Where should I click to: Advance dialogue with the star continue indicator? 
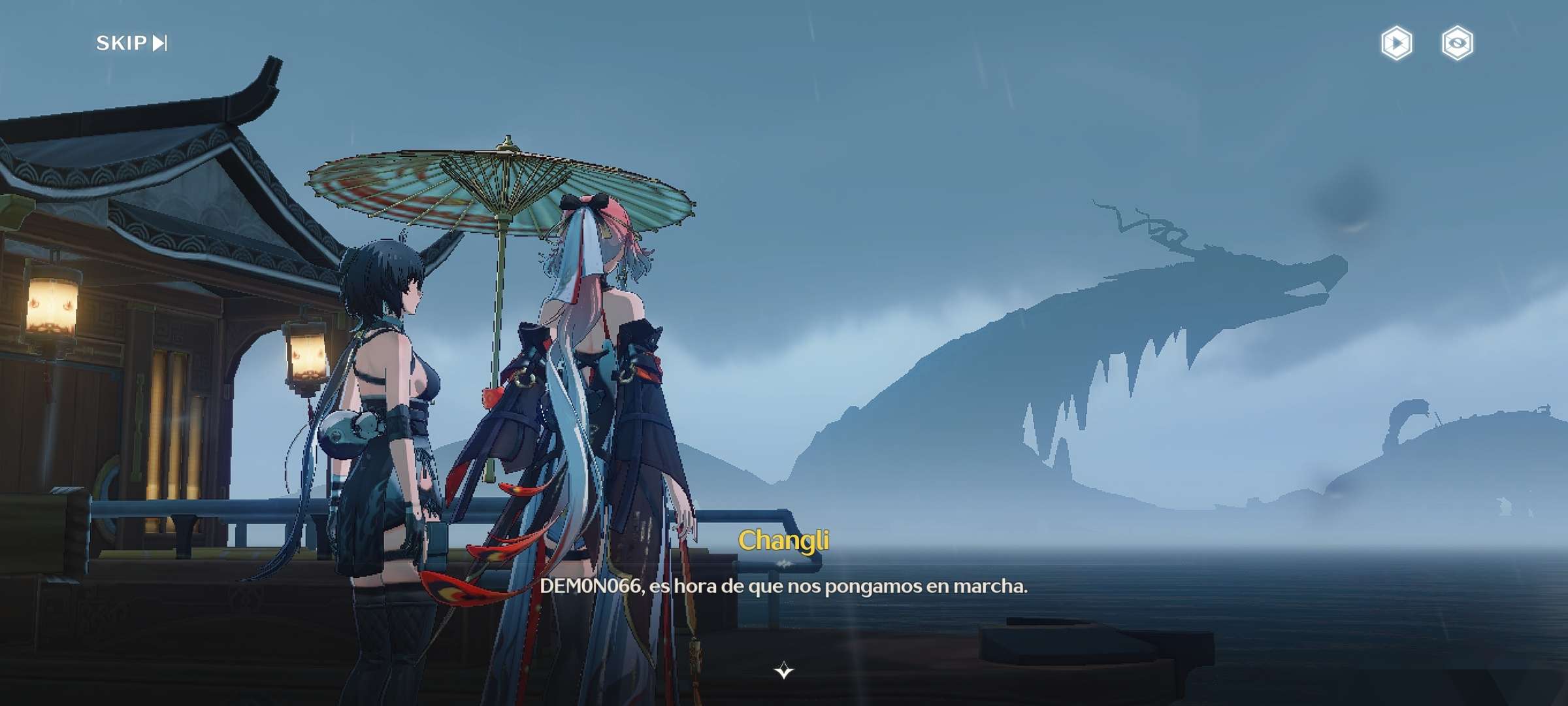coord(783,671)
